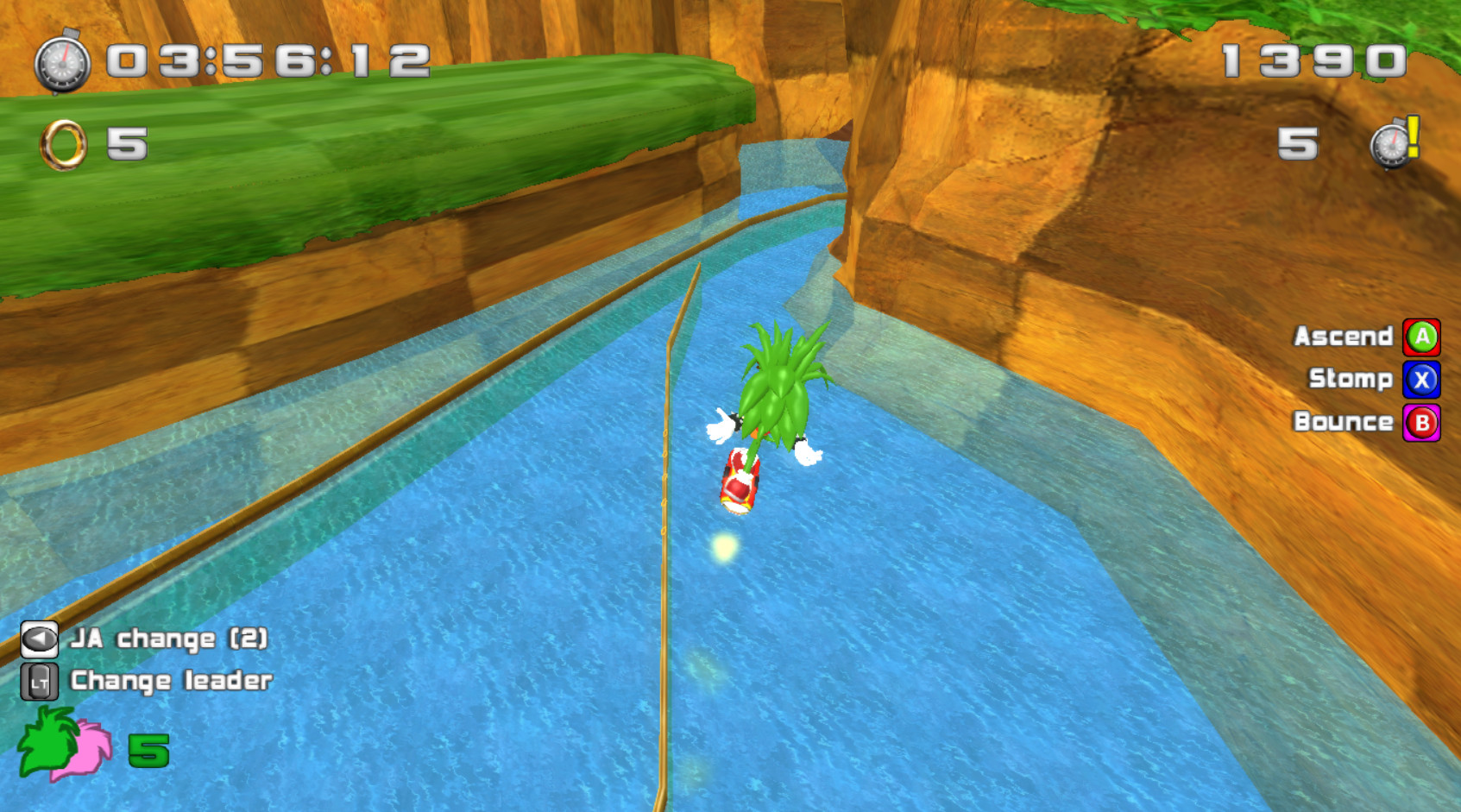Toggle the remaining lives counter
Viewport: 1461px width, 812px height.
[x=1297, y=143]
